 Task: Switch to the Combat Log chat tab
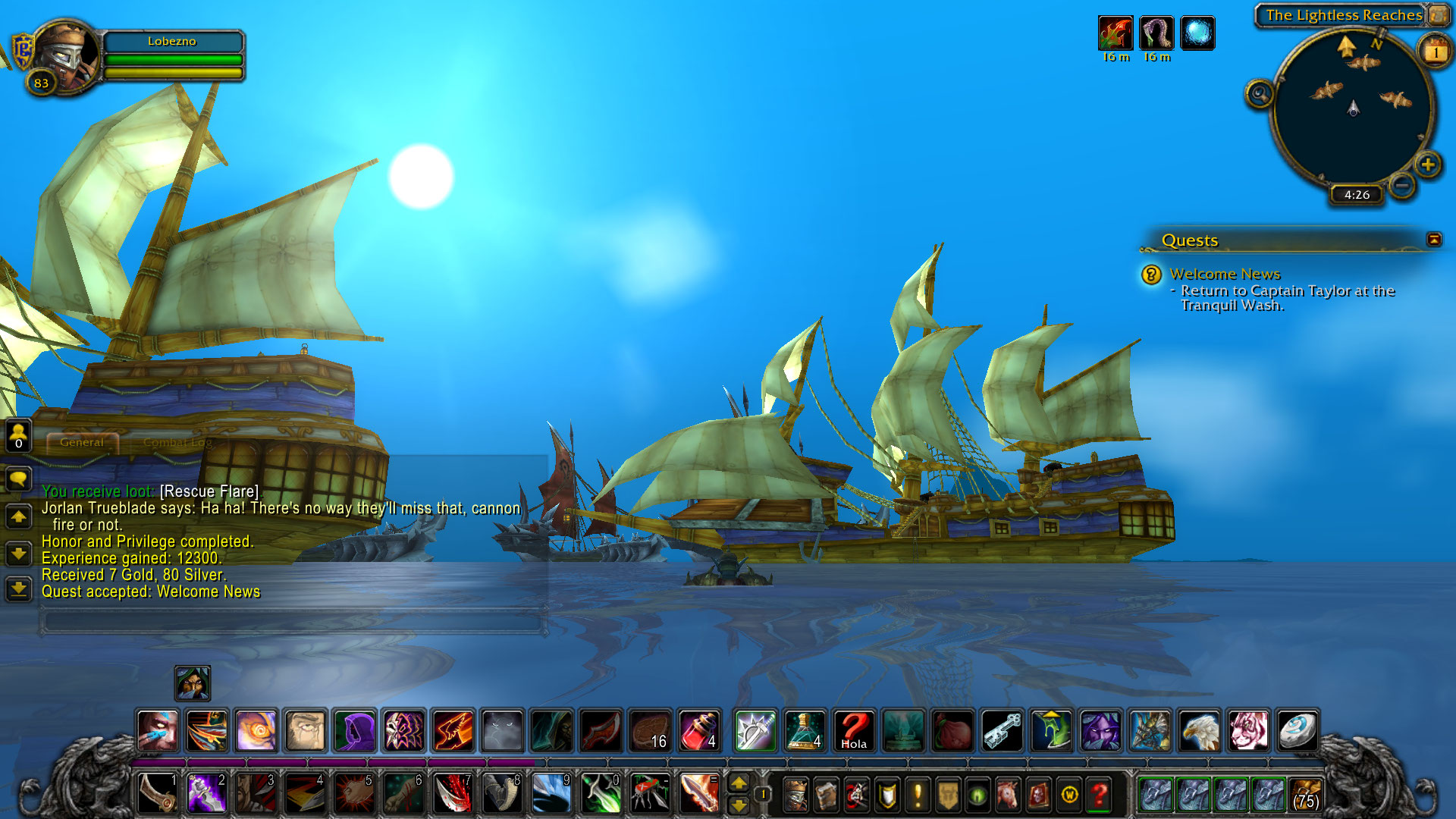click(x=177, y=442)
